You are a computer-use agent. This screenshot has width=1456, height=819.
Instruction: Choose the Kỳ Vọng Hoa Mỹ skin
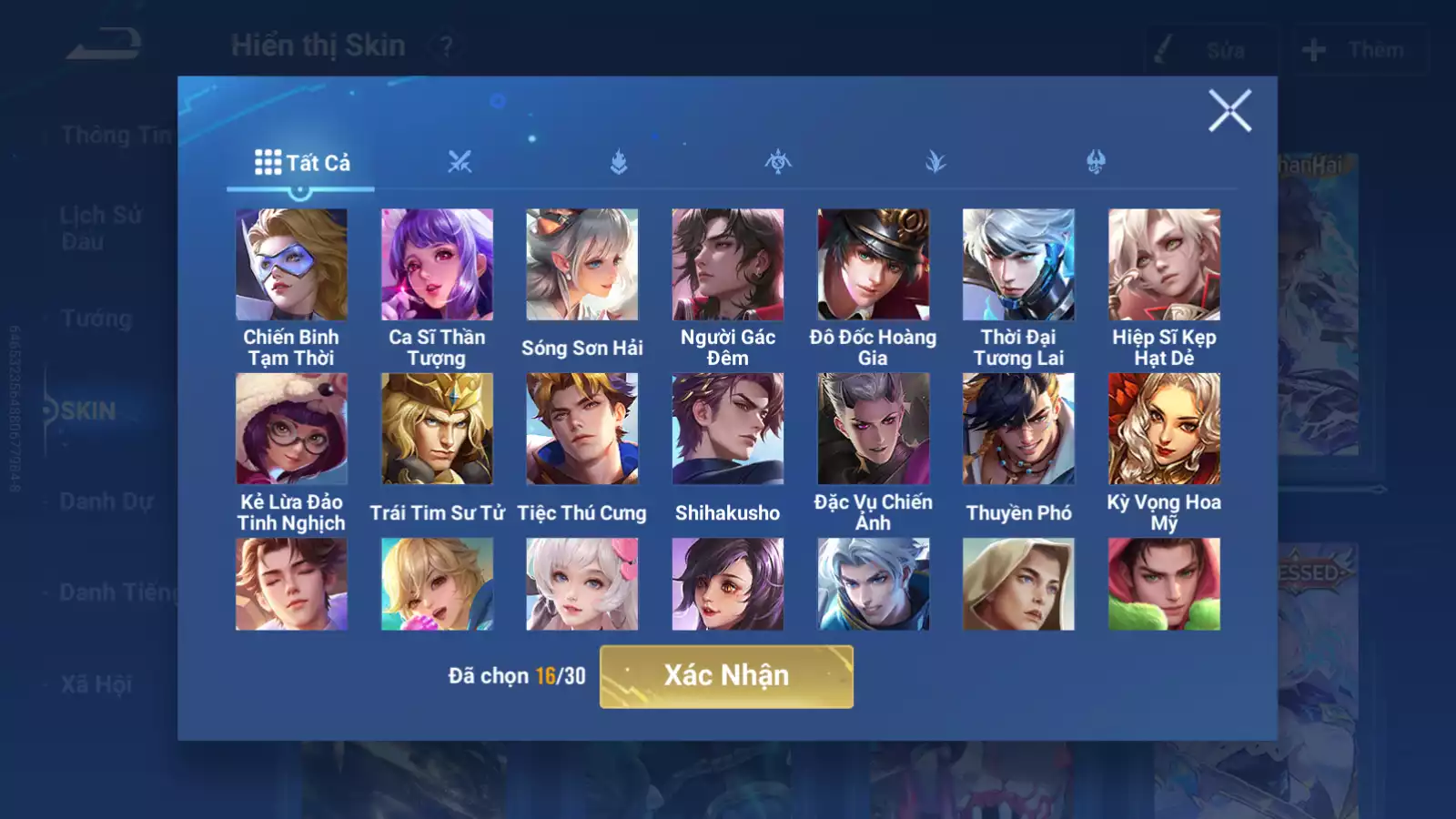(x=1164, y=429)
